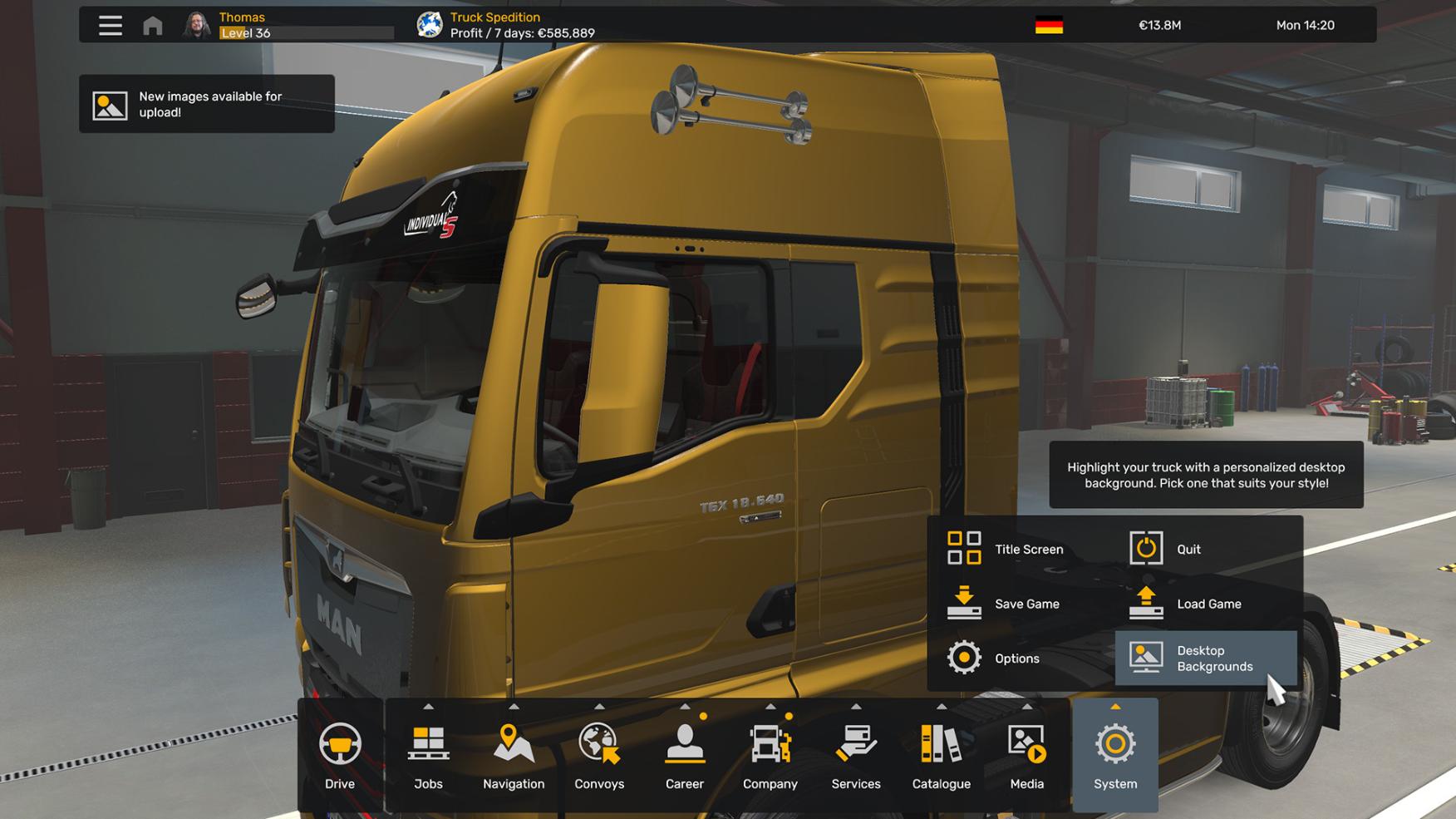This screenshot has width=1456, height=819.
Task: Open the Jobs menu
Action: [428, 755]
